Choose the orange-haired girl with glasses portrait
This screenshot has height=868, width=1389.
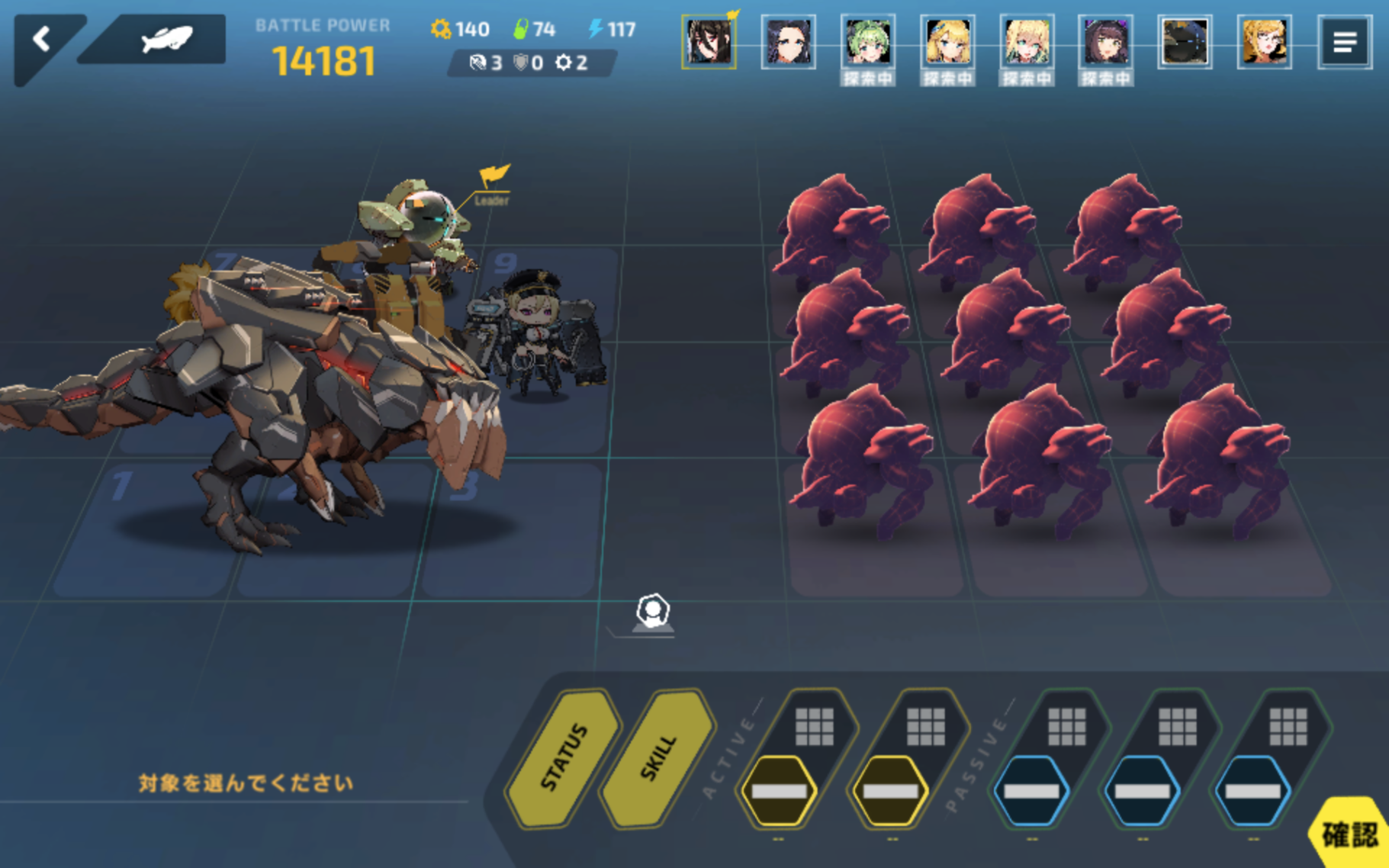click(1264, 42)
